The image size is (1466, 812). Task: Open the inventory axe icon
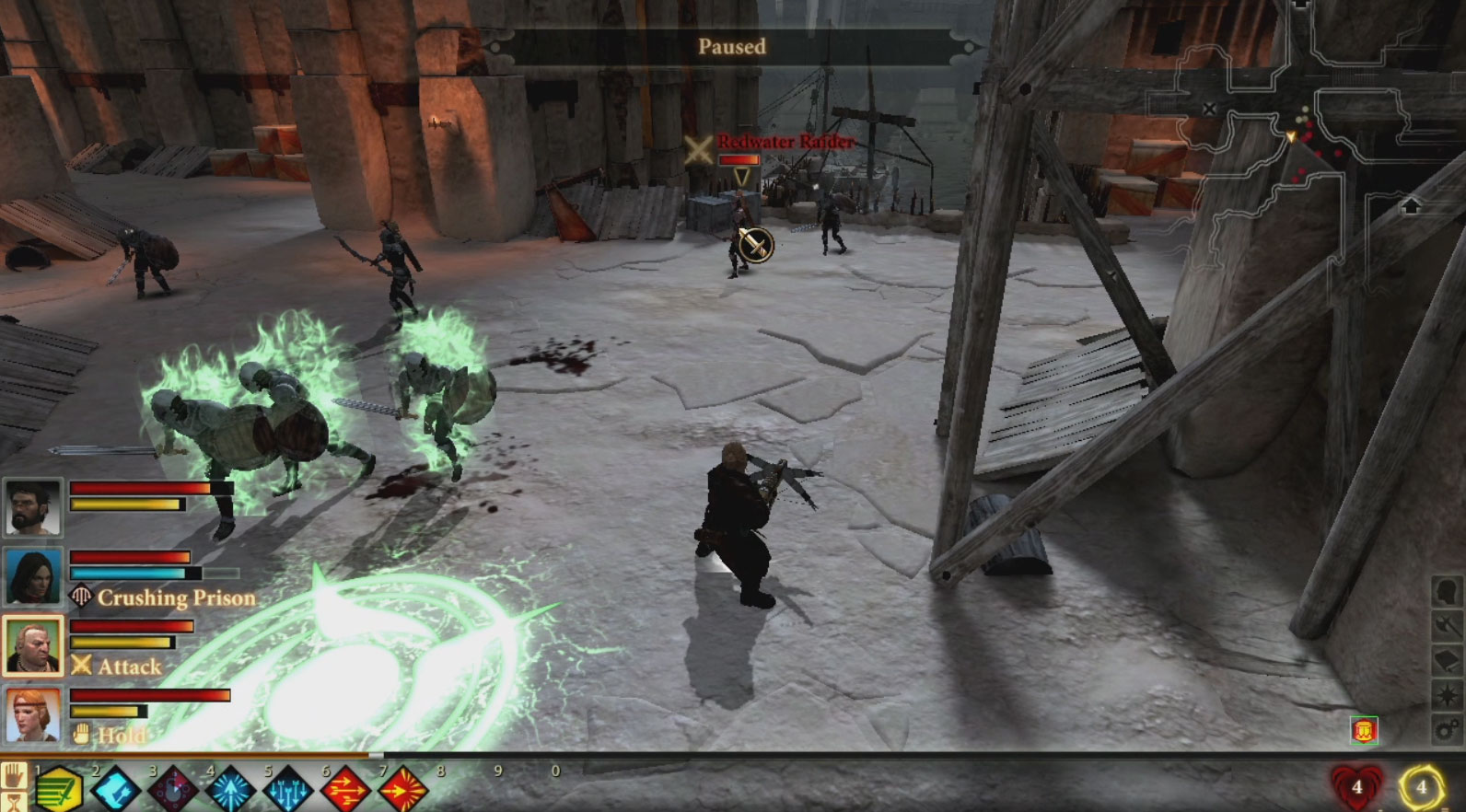tap(1447, 626)
